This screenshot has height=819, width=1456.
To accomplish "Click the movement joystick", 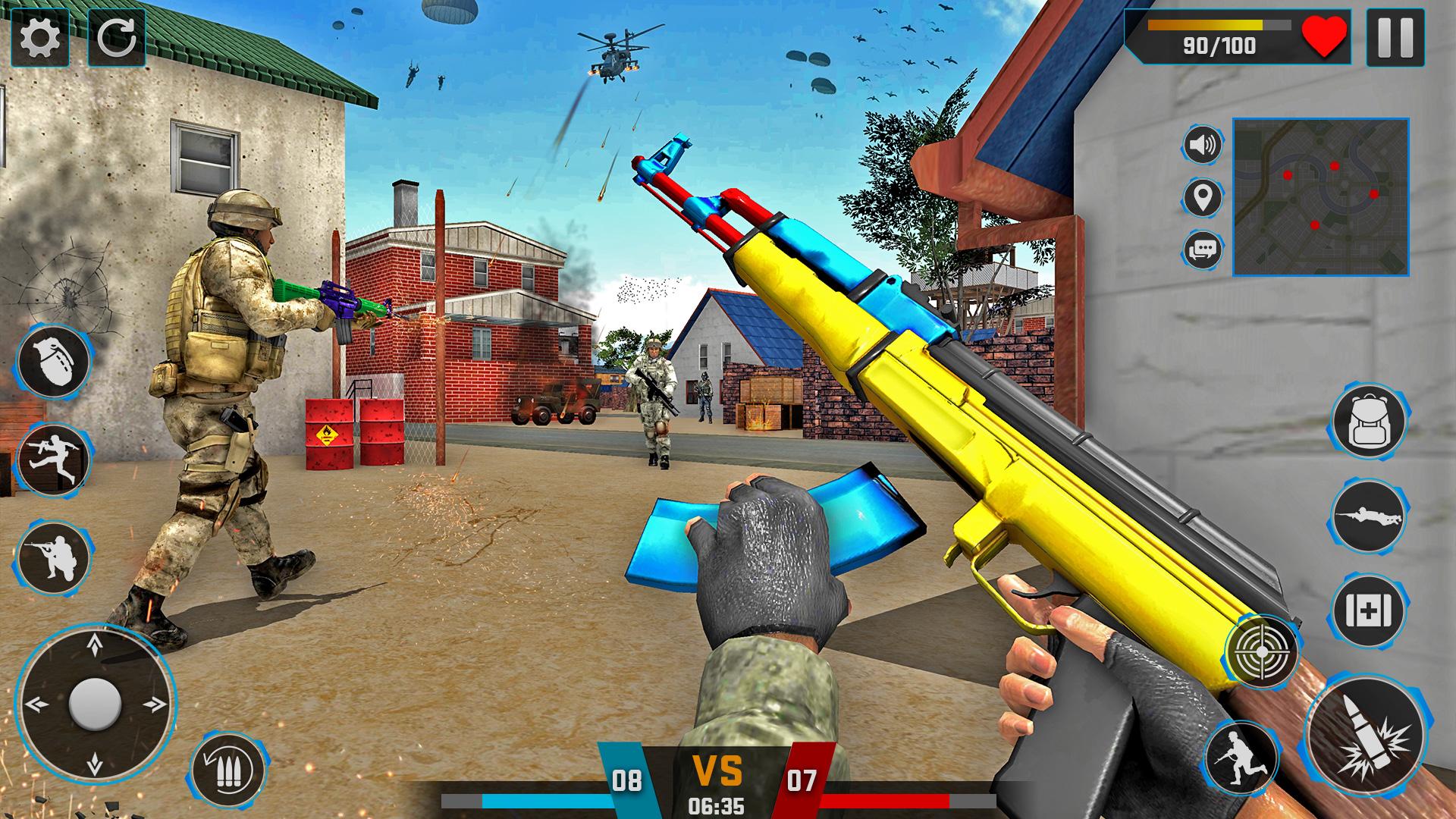I will pos(95,704).
